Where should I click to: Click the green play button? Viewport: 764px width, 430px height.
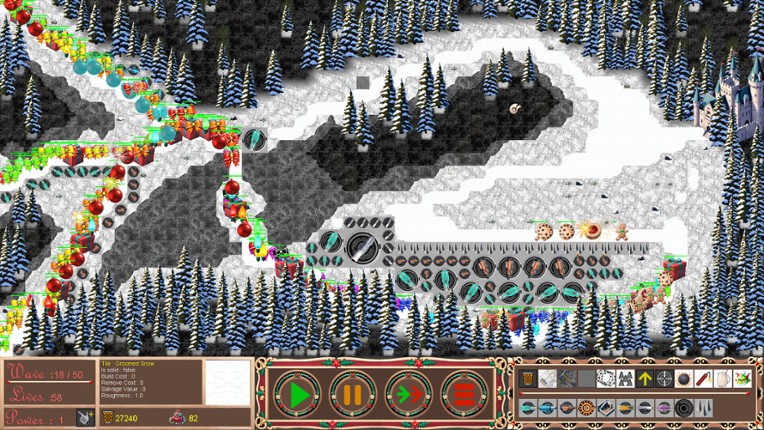pyautogui.click(x=298, y=394)
